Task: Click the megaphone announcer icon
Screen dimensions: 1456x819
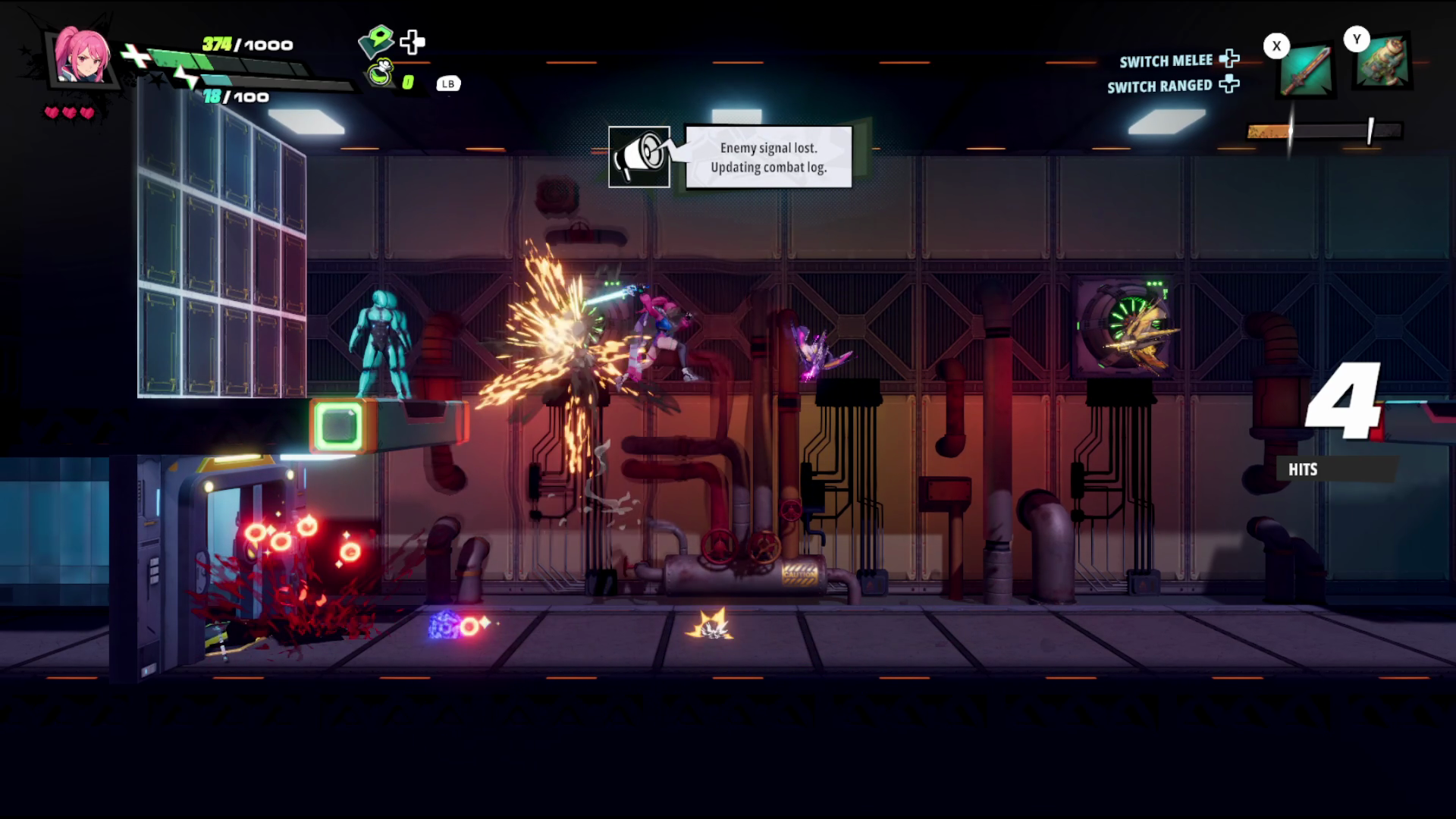Action: [x=639, y=157]
